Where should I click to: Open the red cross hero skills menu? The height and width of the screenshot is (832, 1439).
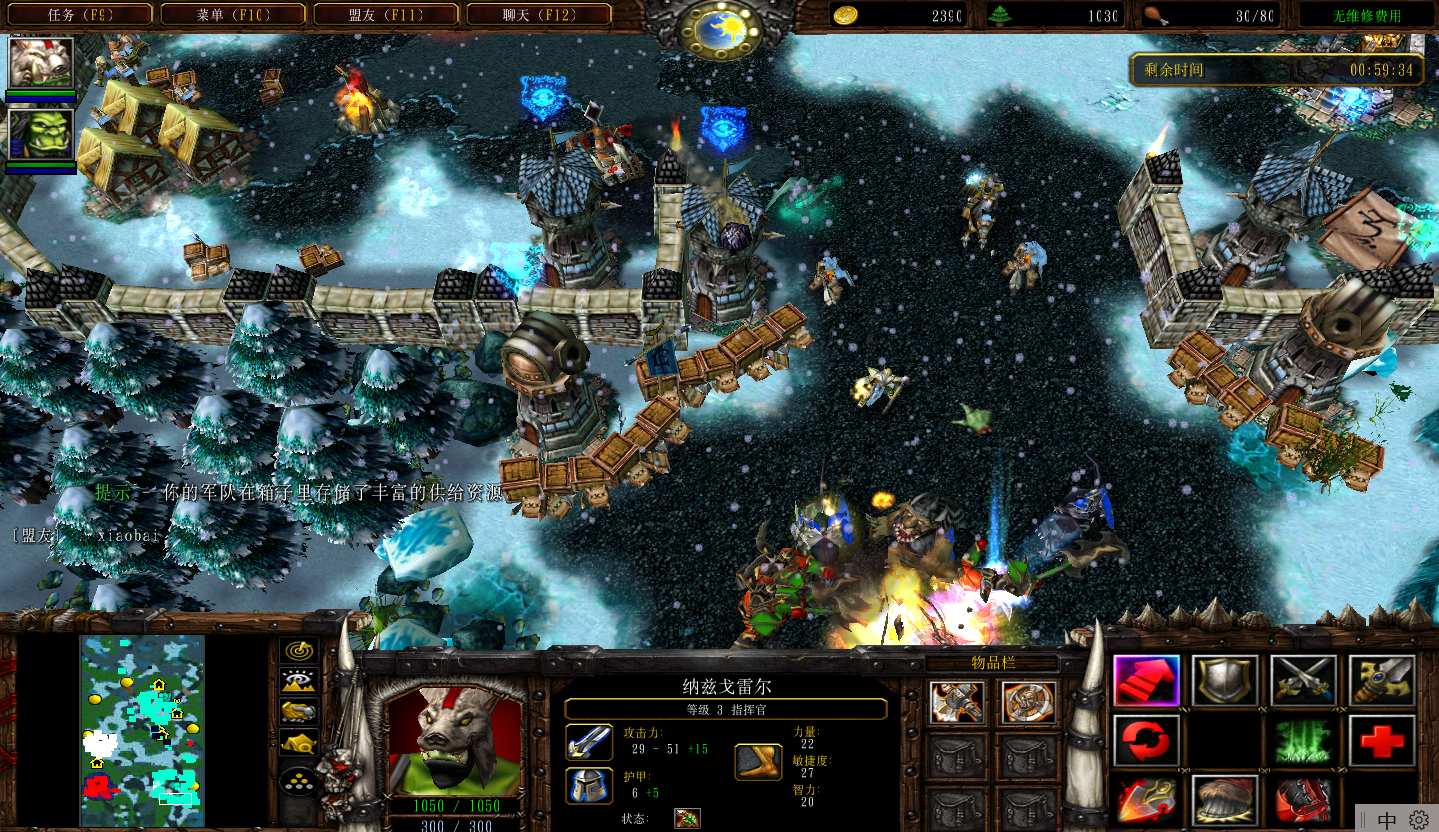(x=1381, y=741)
